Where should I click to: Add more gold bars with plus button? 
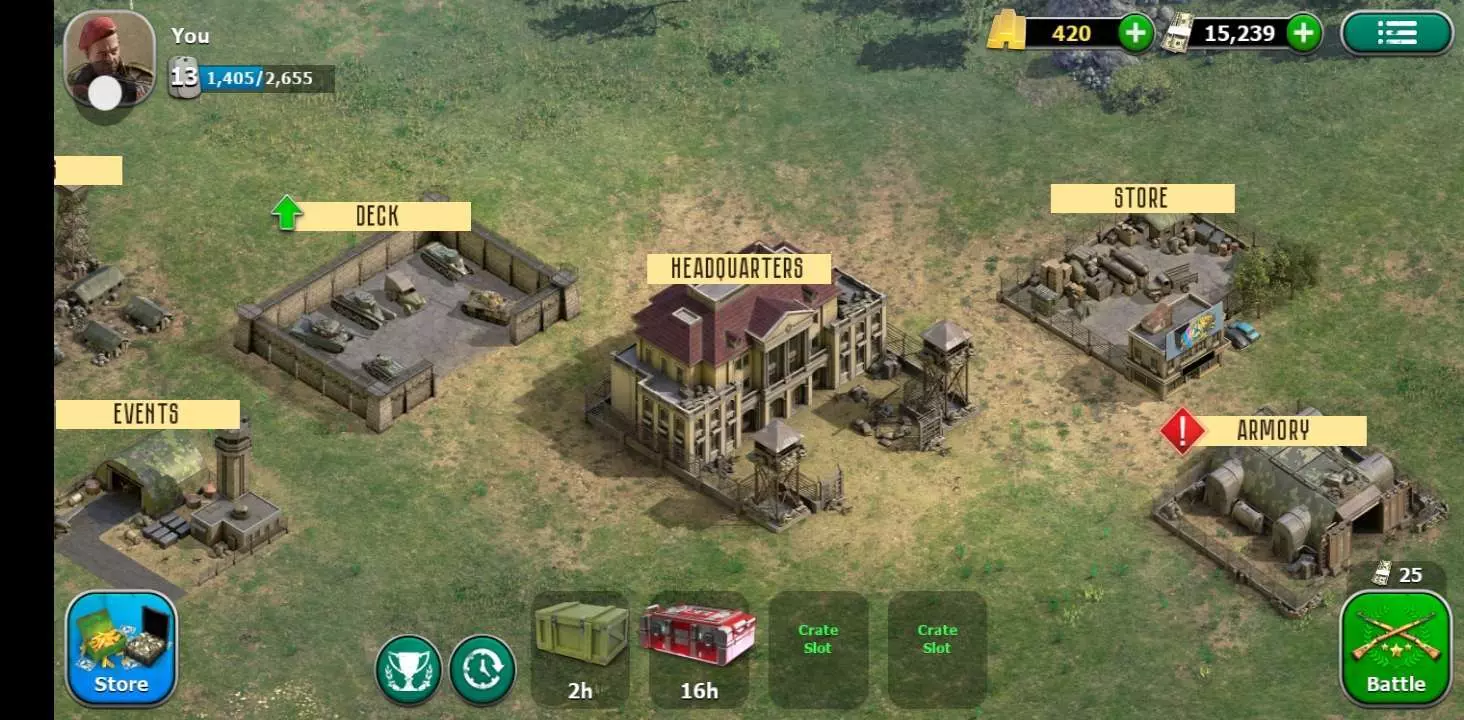(1135, 34)
